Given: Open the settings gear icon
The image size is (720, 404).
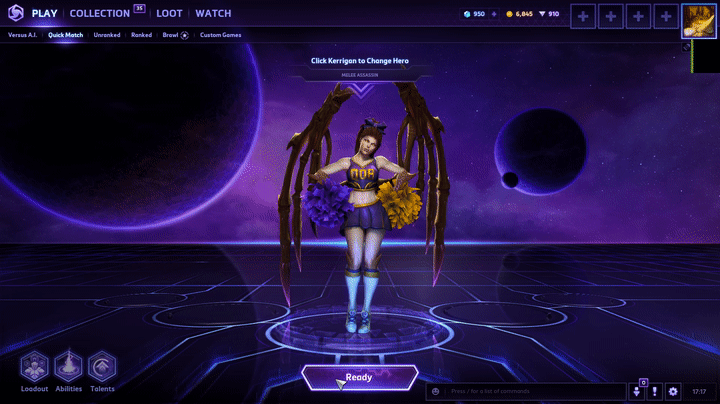Looking at the screenshot, I should tap(673, 391).
